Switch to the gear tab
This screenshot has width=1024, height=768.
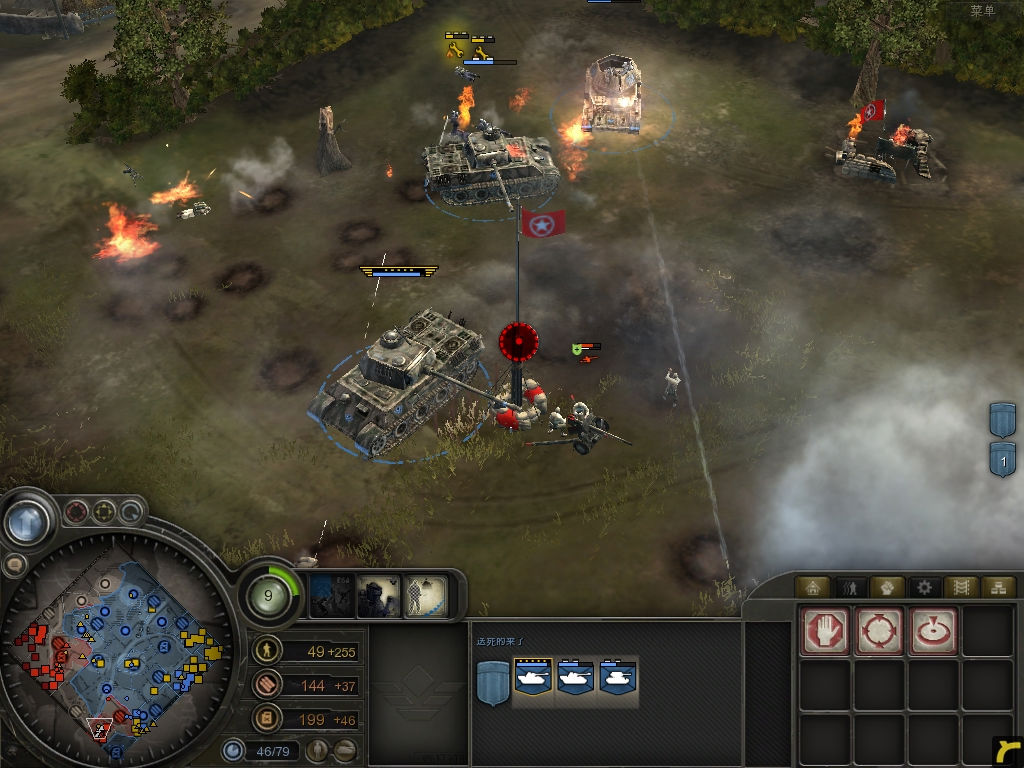click(x=925, y=587)
